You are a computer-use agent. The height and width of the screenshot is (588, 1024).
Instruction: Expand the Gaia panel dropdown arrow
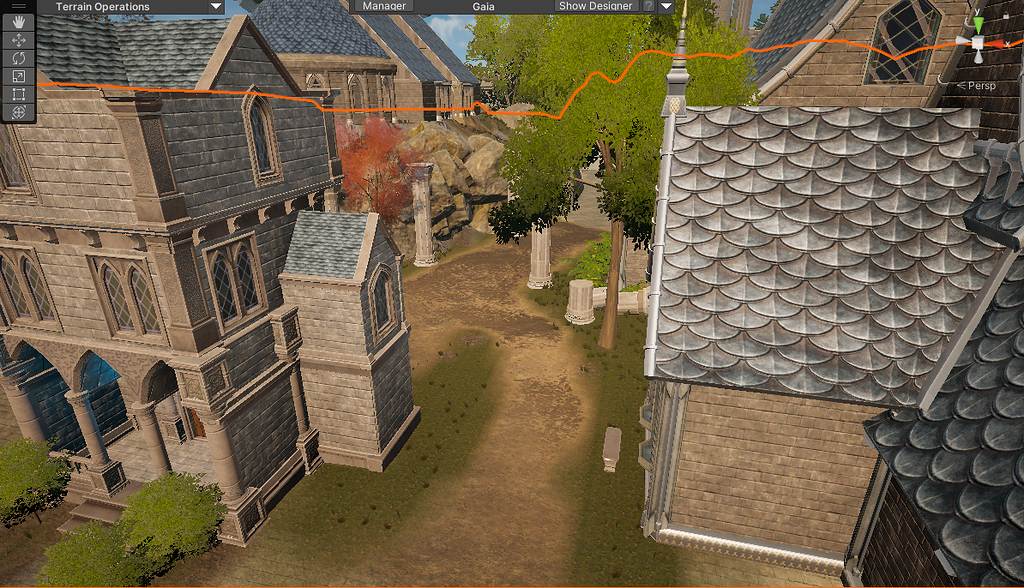coord(666,6)
